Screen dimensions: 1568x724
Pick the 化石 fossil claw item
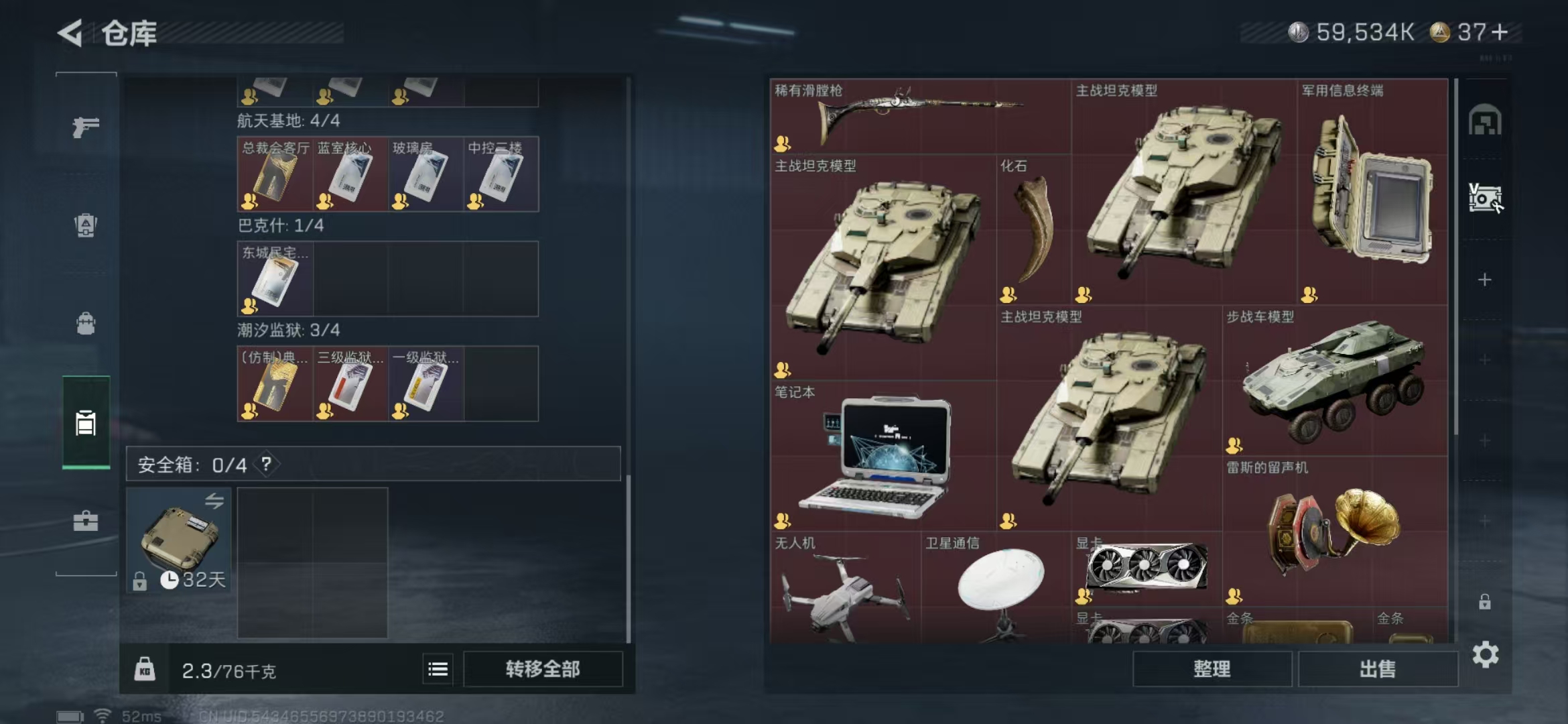click(1033, 229)
